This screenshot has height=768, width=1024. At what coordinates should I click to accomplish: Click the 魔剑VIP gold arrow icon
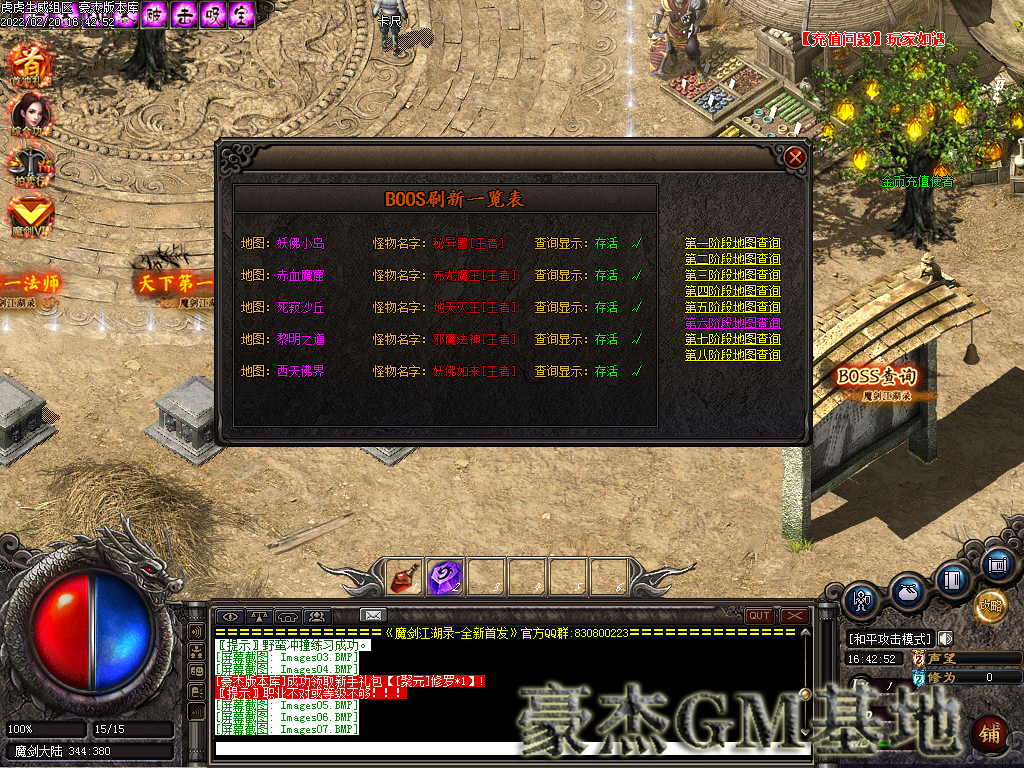[x=30, y=213]
